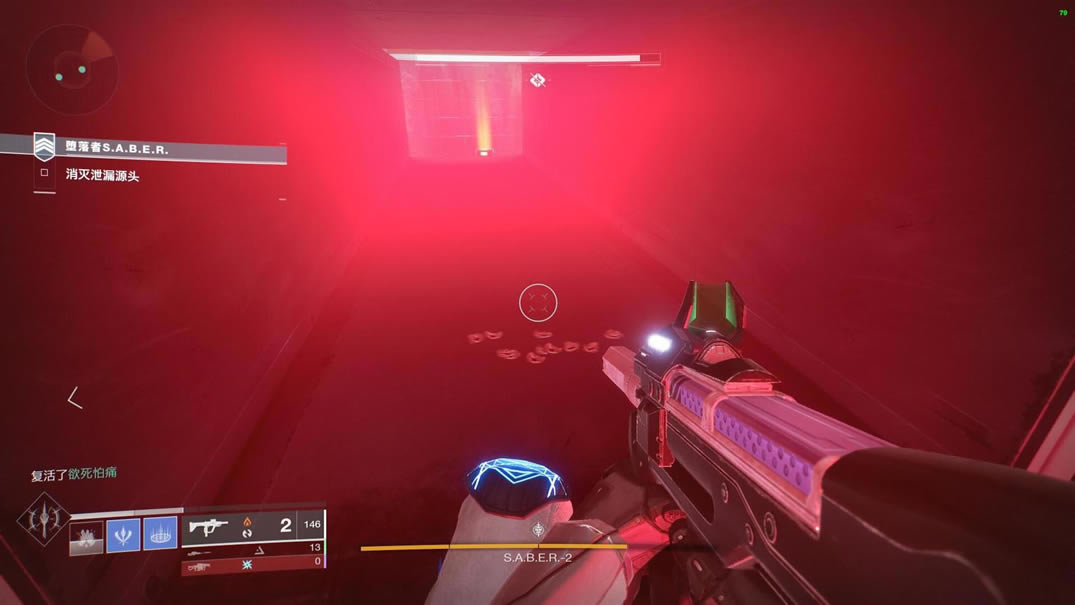Click the 消灭泄漏源头 objective entry

tap(102, 175)
